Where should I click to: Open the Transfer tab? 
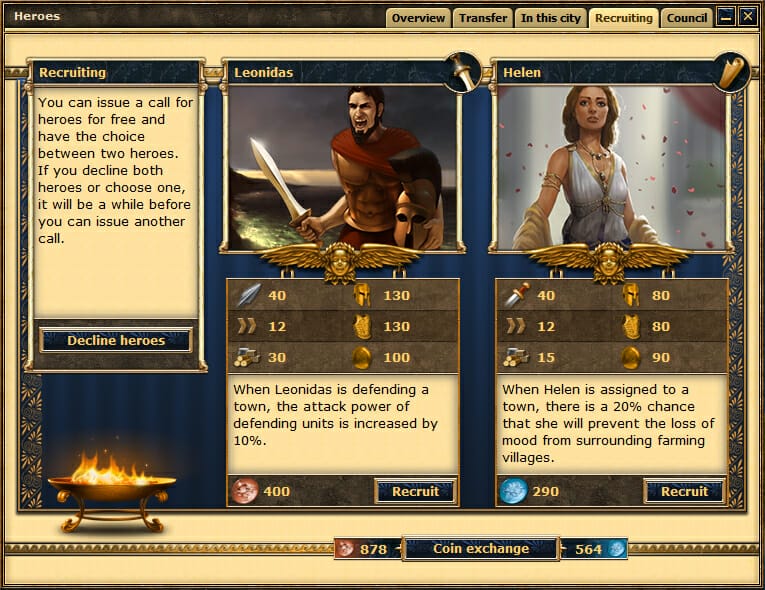482,18
